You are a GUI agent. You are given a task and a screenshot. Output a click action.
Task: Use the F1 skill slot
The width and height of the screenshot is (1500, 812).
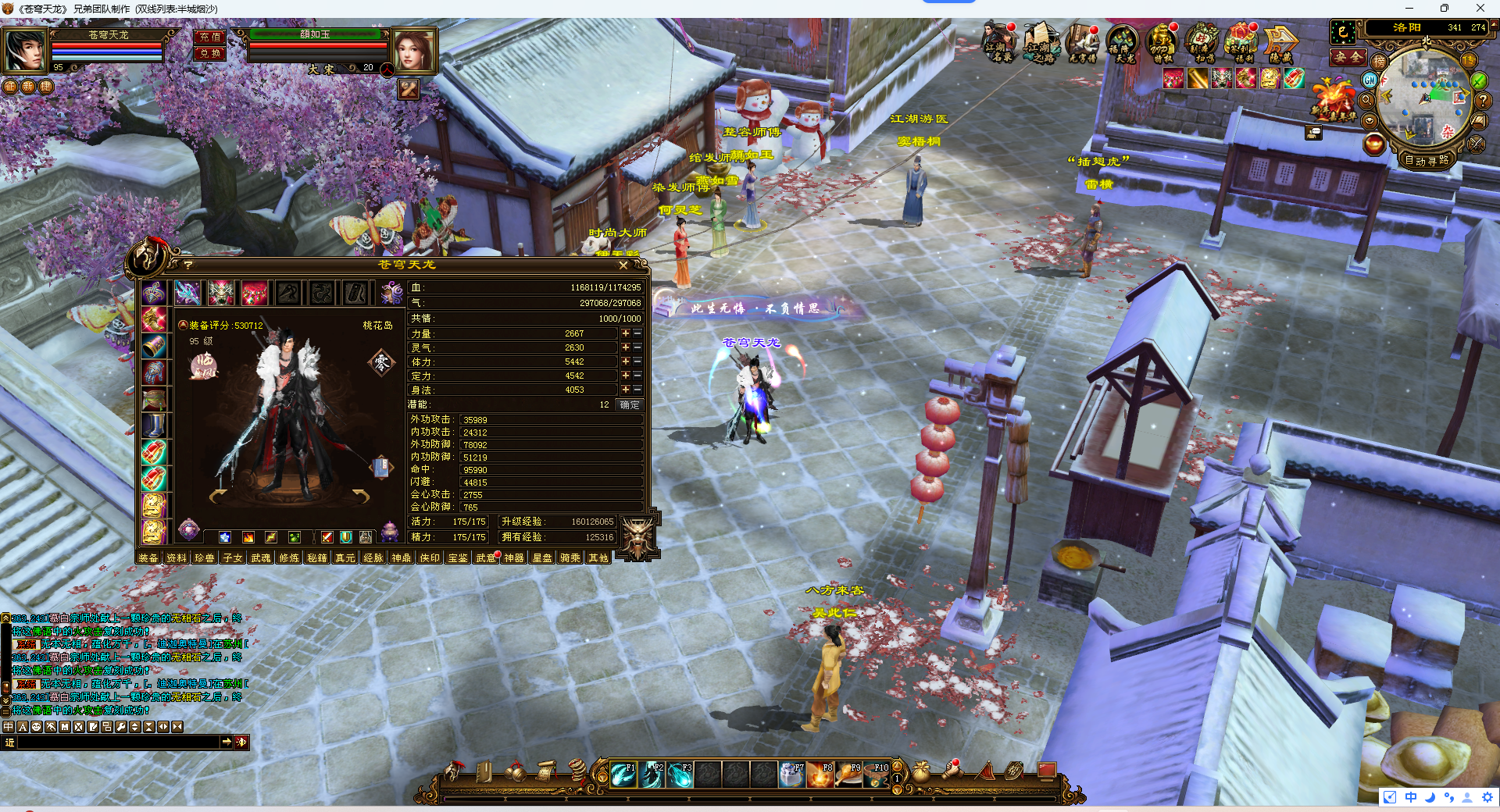click(x=623, y=774)
